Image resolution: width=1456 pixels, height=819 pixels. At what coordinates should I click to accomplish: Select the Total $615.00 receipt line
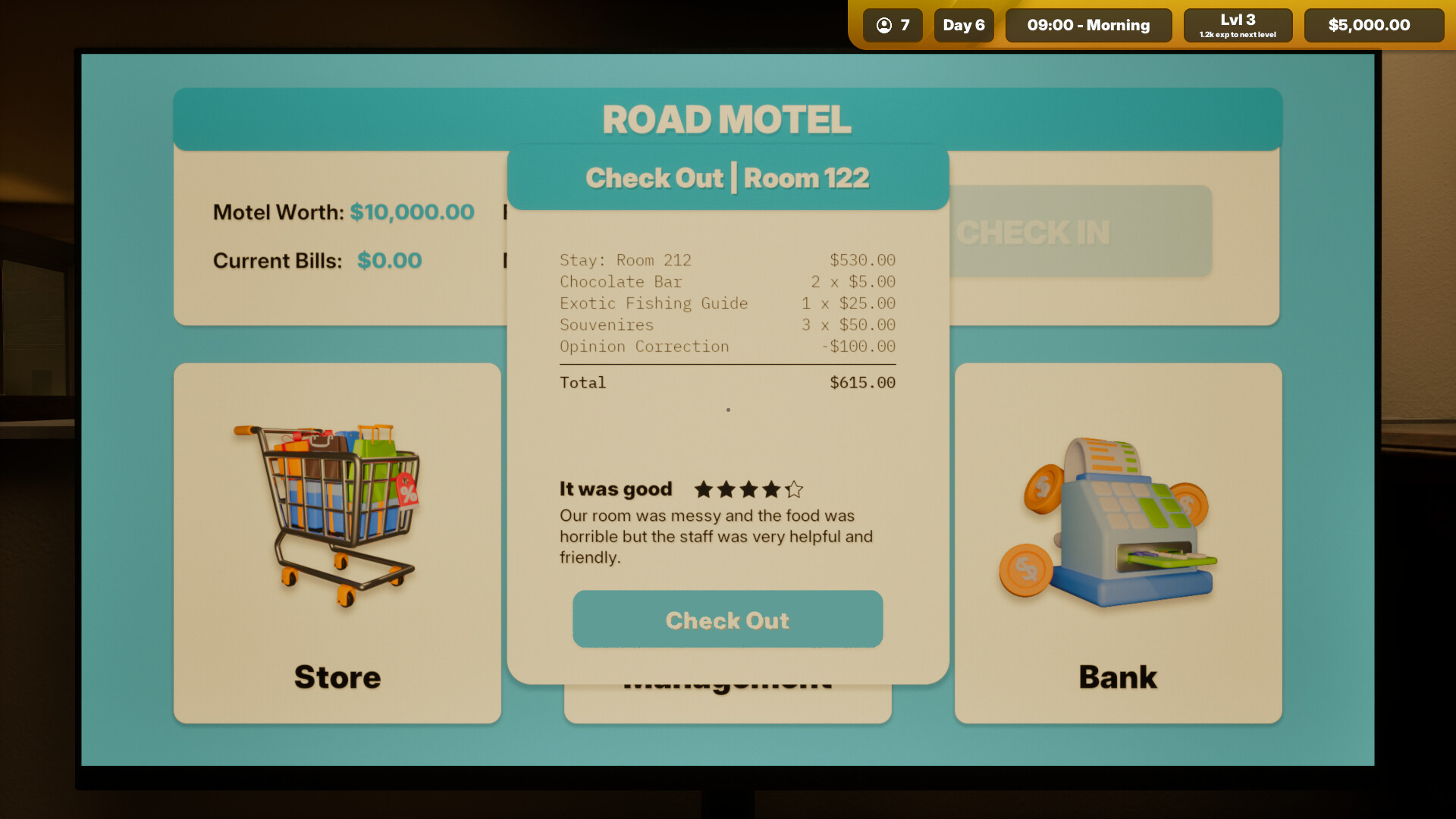click(727, 382)
